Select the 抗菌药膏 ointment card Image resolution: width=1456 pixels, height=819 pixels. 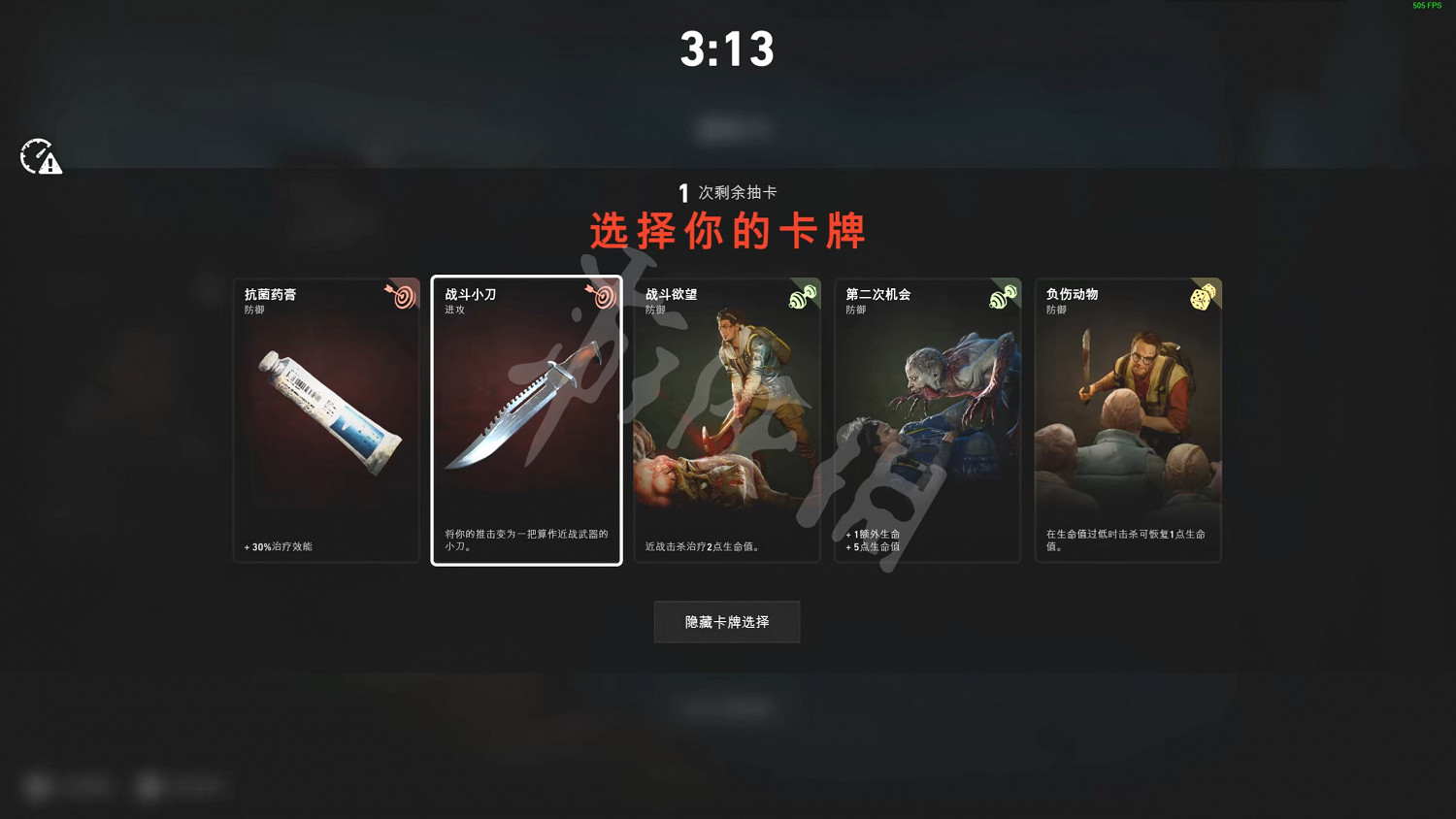tap(325, 417)
